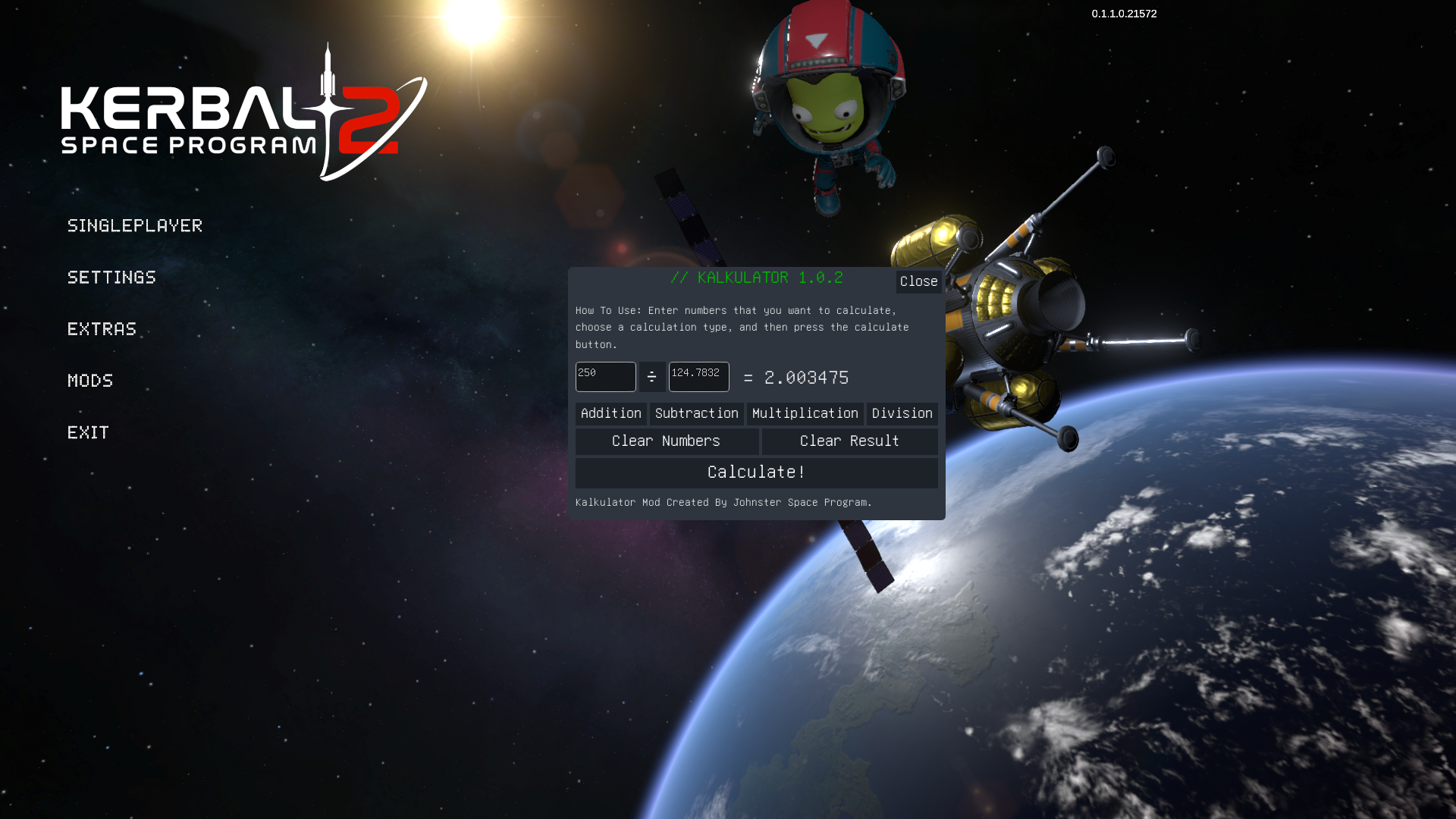Select the Addition calculation type

tap(610, 413)
